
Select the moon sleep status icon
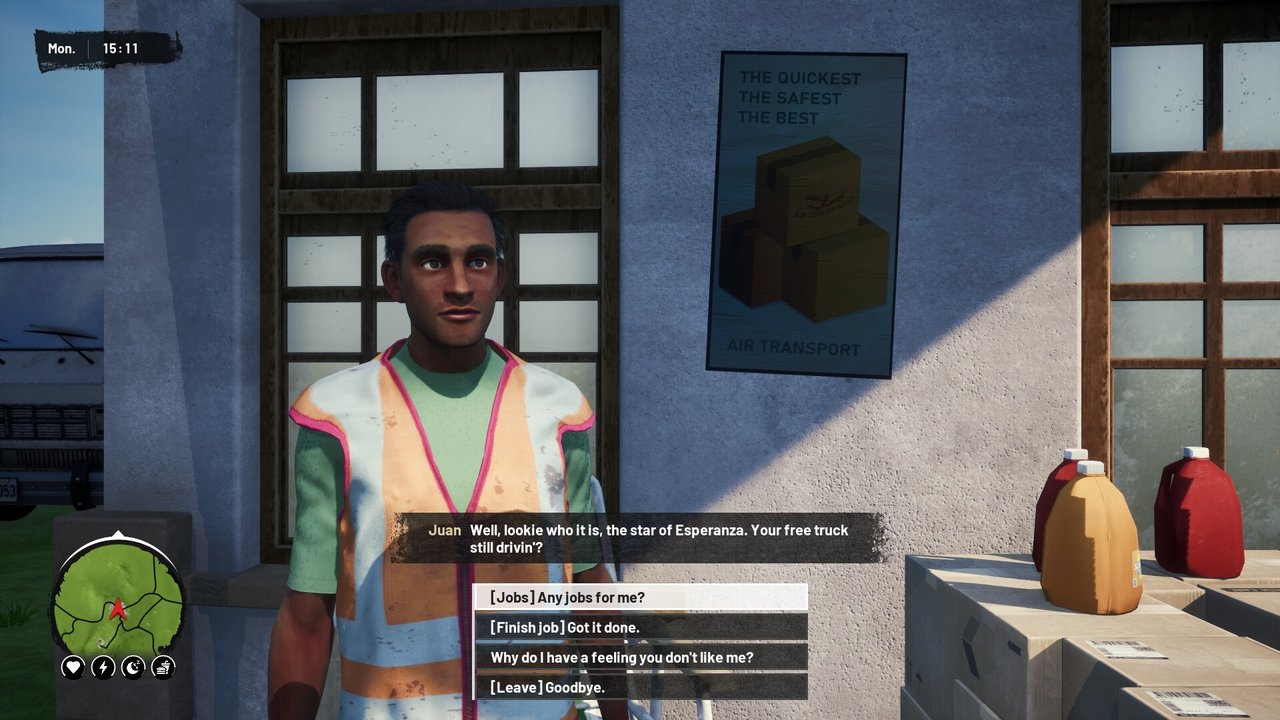[x=133, y=667]
